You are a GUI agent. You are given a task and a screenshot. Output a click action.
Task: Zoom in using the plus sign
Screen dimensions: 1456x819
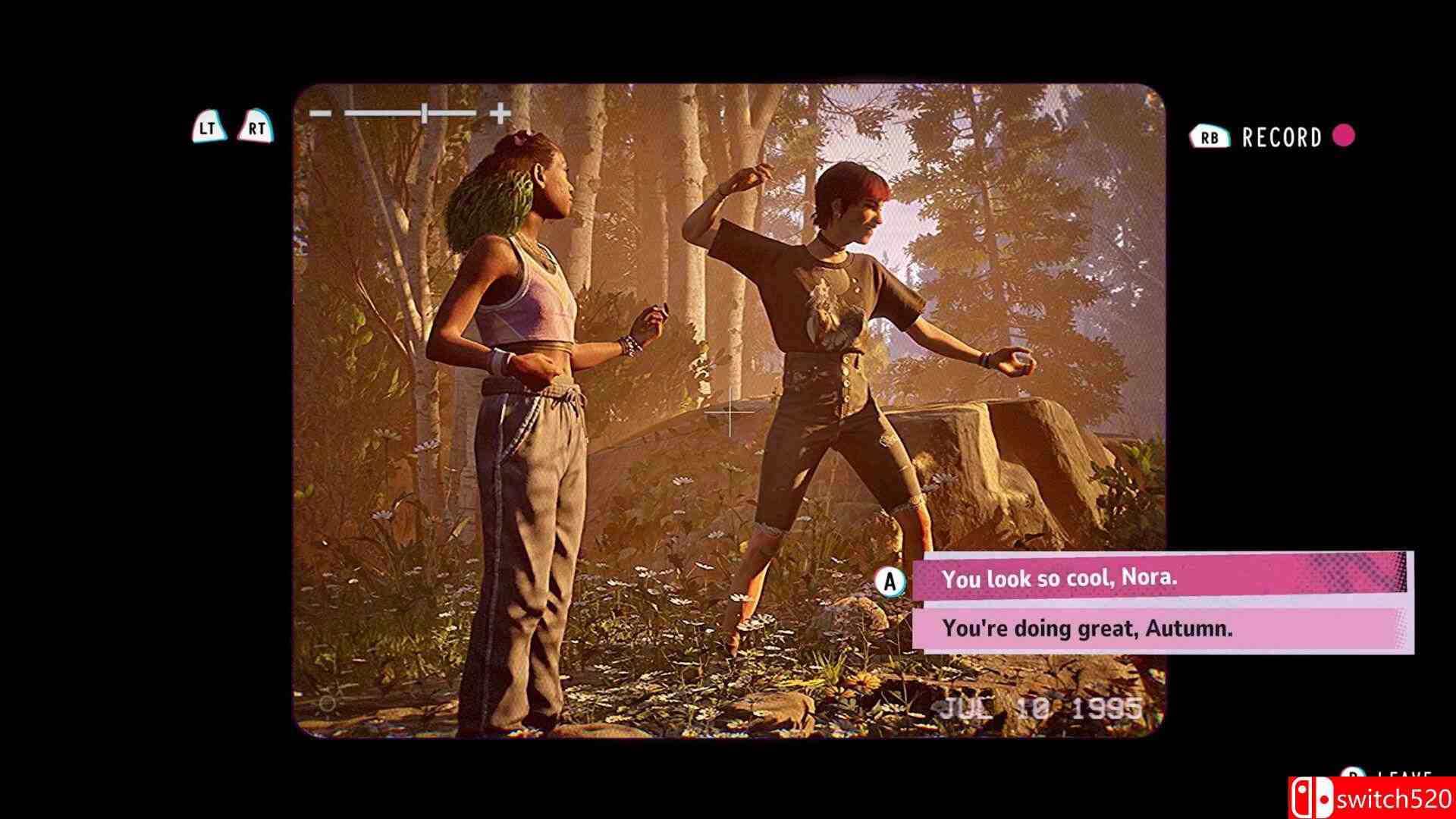[500, 114]
